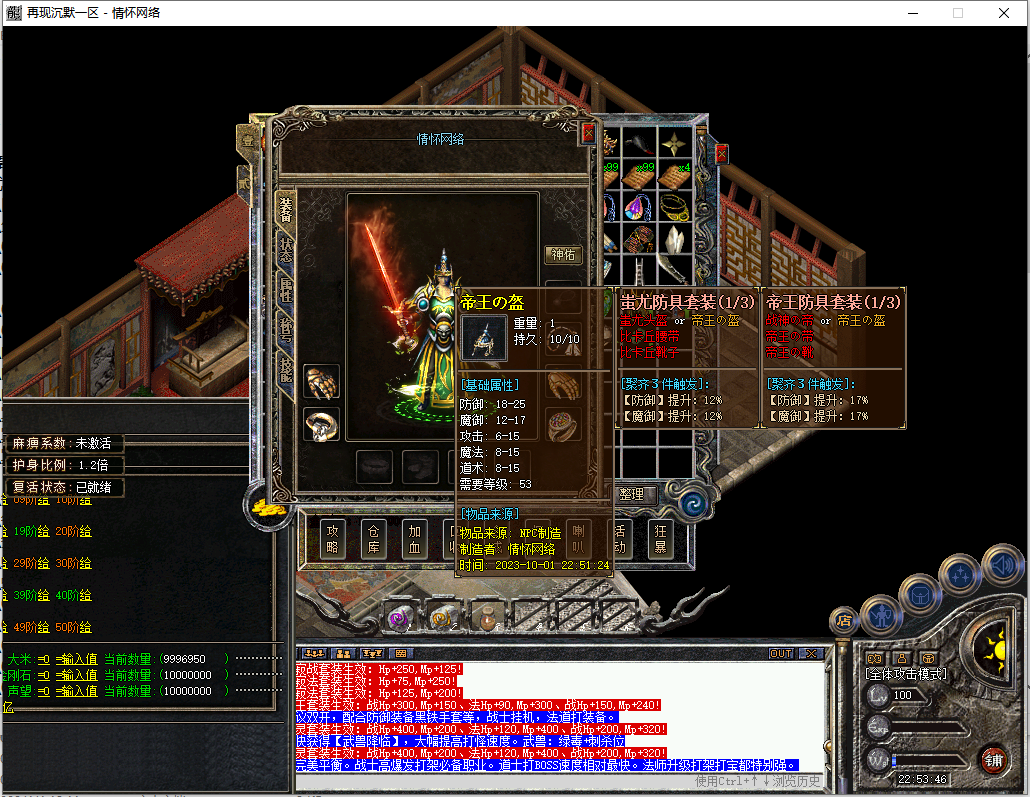Use the 加血 heal button

(416, 539)
